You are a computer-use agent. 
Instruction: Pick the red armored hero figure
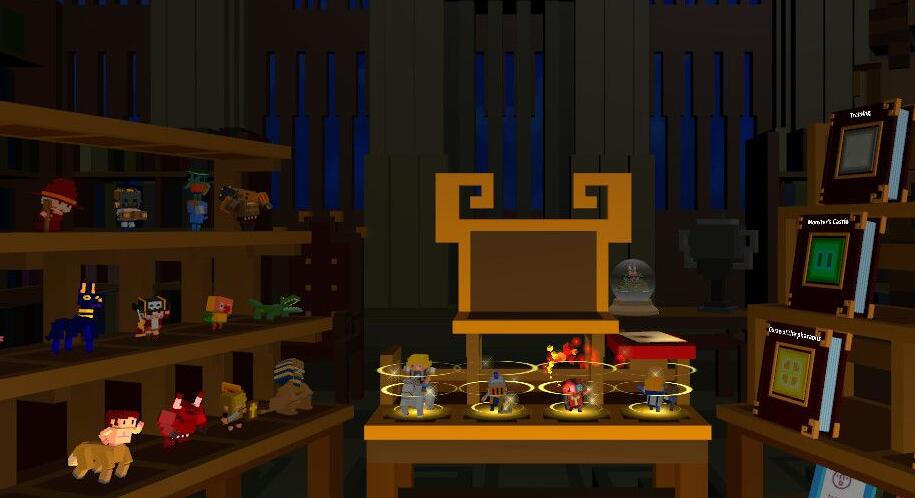573,393
